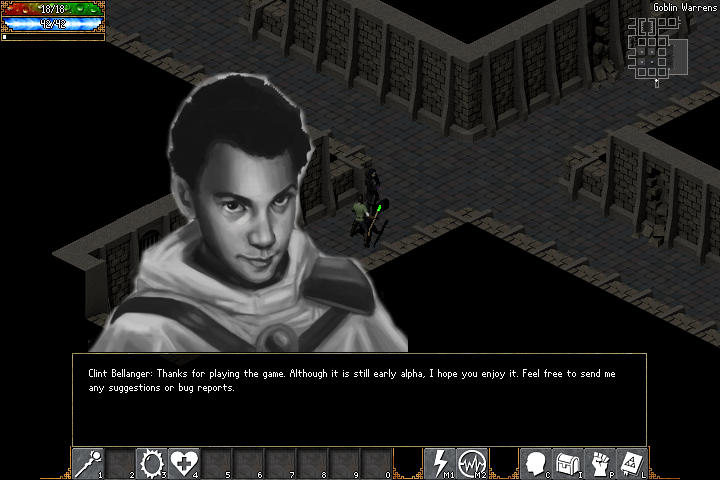Viewport: 720px width, 480px height.
Task: Activate the spiked ring ability in slot 3
Action: tap(151, 463)
